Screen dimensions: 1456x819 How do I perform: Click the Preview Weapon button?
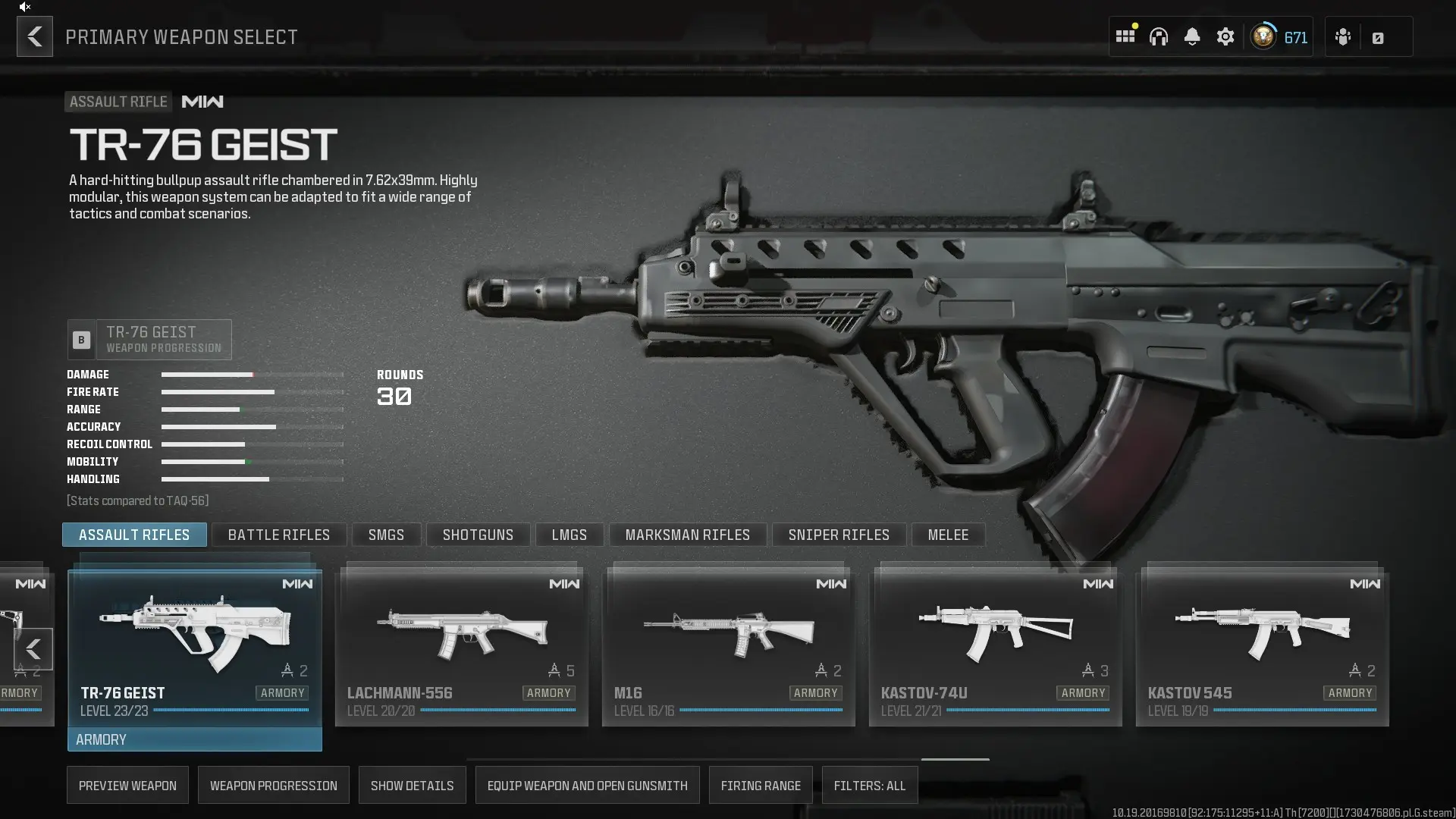(x=127, y=786)
